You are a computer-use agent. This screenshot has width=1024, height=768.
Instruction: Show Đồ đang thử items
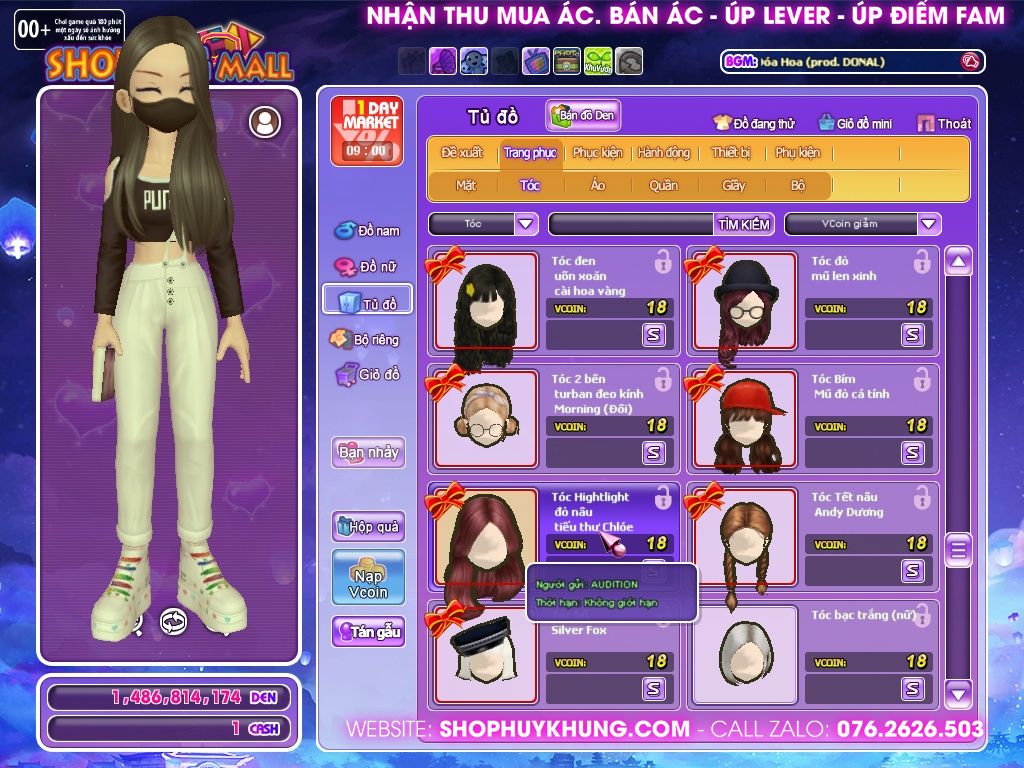coord(754,123)
